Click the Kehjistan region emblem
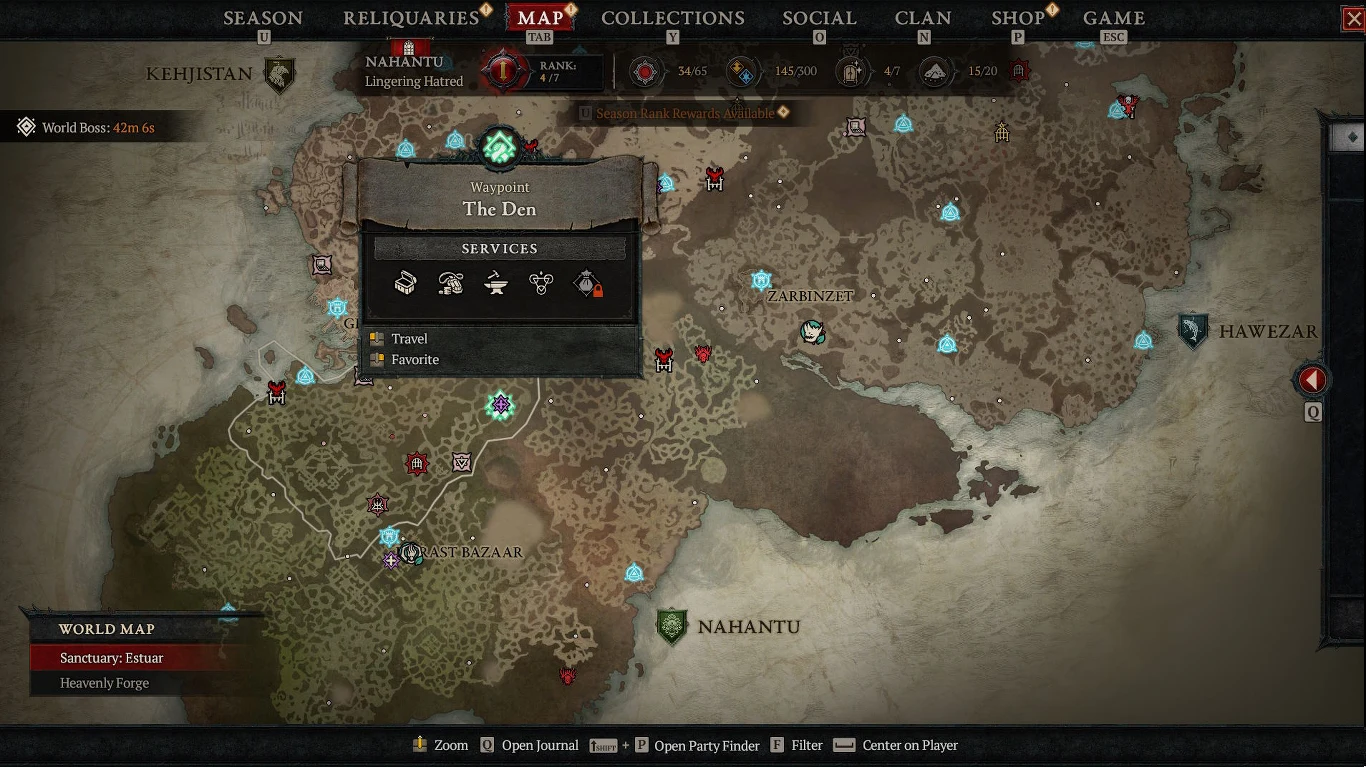 [279, 74]
